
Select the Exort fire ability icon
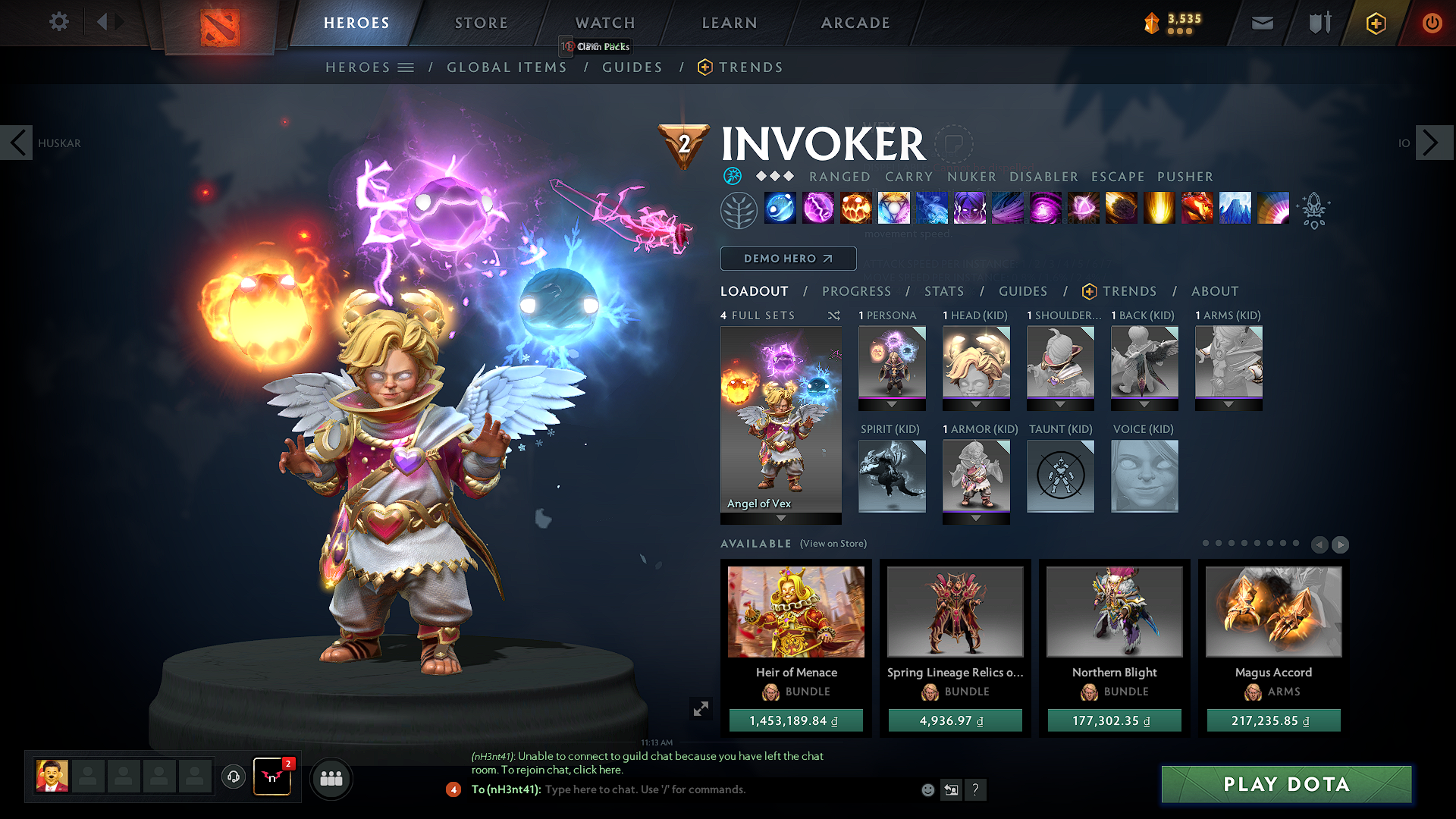pyautogui.click(x=856, y=209)
